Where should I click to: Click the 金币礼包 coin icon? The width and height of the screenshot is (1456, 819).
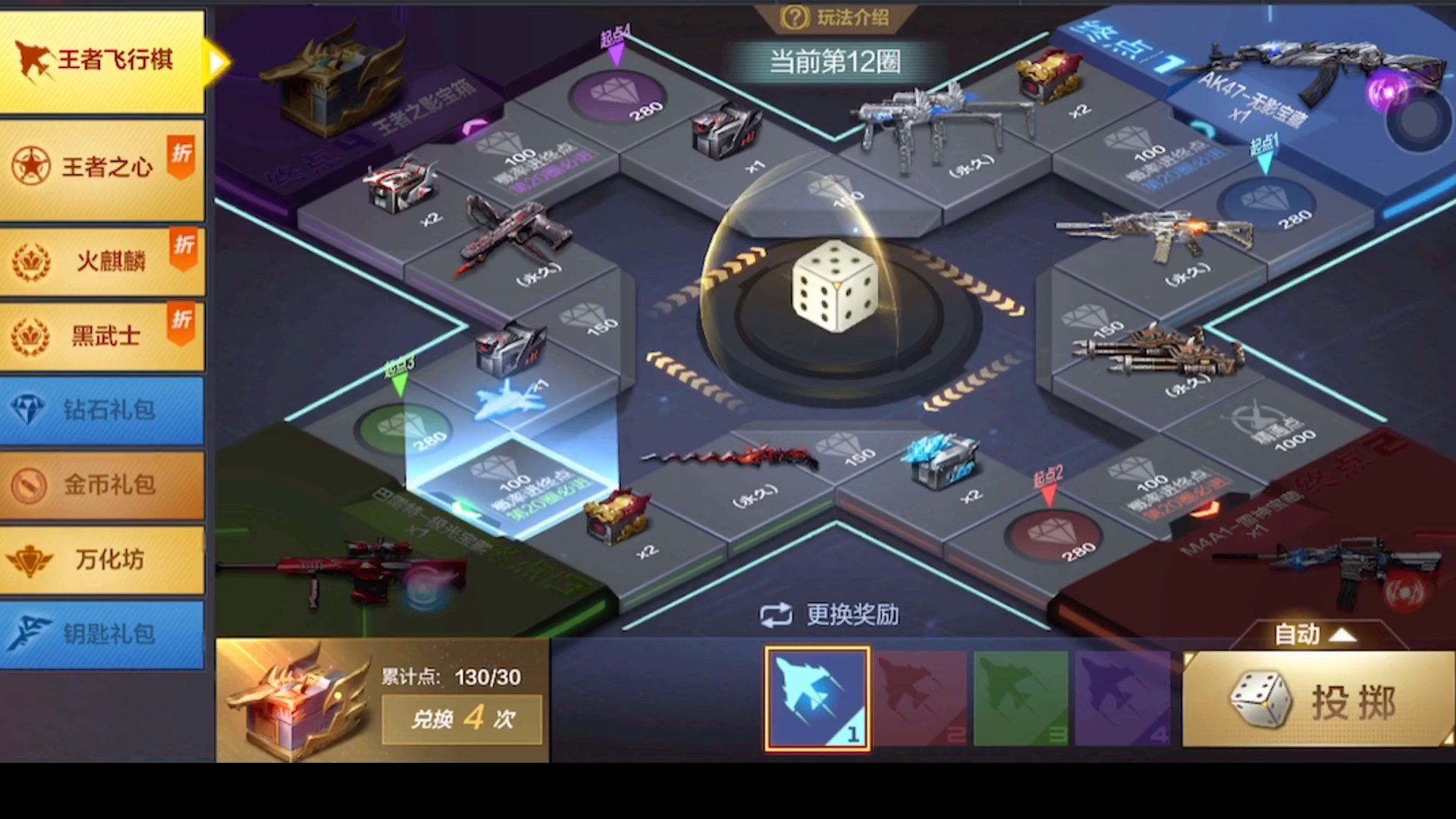click(x=30, y=485)
